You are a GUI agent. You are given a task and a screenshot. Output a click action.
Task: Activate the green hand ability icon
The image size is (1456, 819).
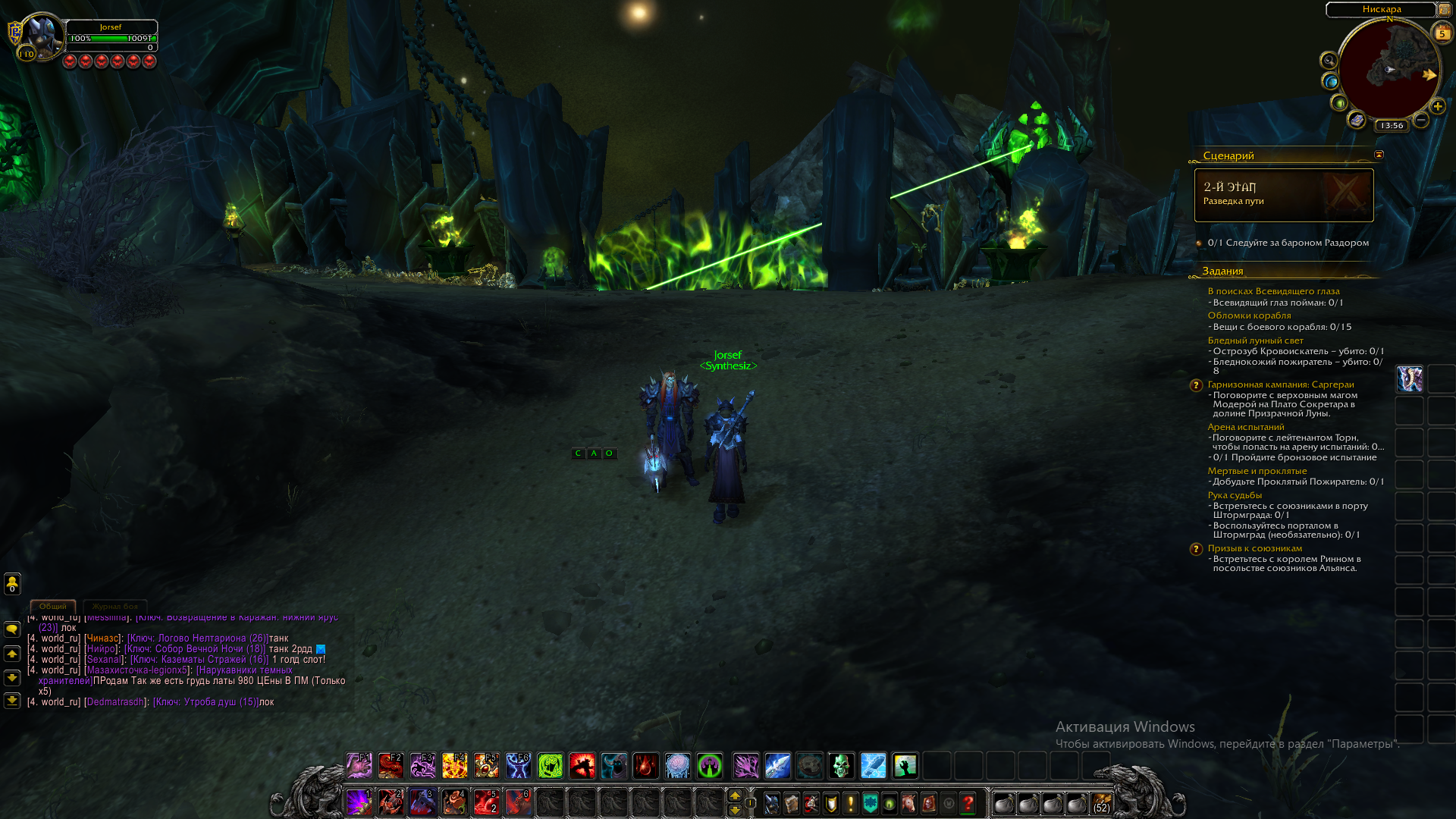tap(905, 766)
